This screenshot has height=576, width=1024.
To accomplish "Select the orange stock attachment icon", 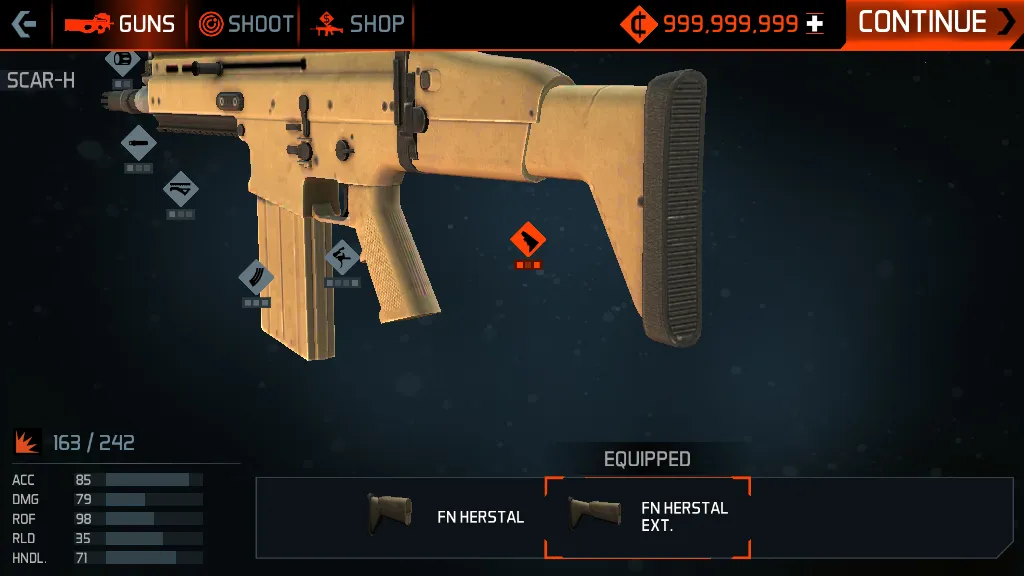I will (x=527, y=240).
